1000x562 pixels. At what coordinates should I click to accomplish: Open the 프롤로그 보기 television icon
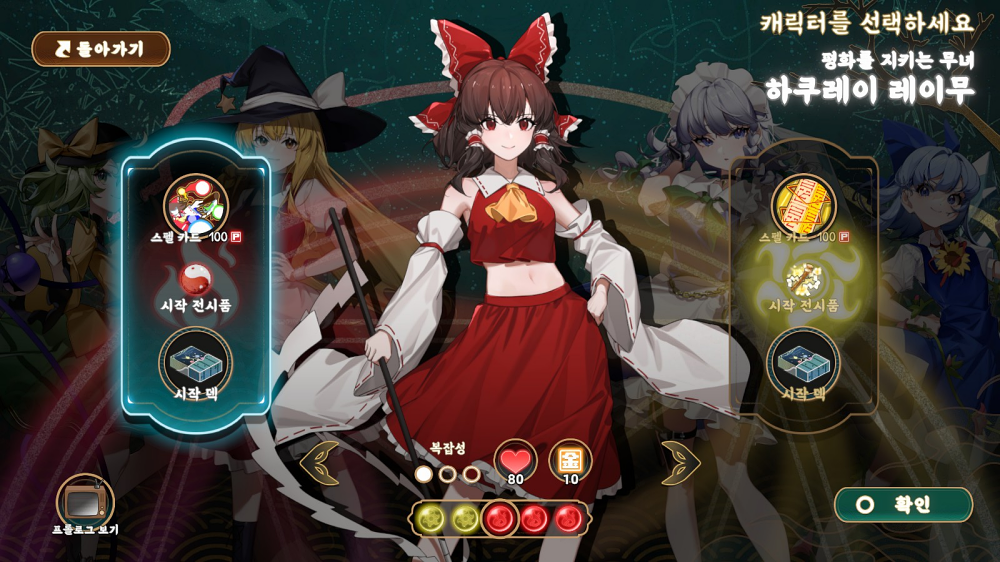pos(85,500)
